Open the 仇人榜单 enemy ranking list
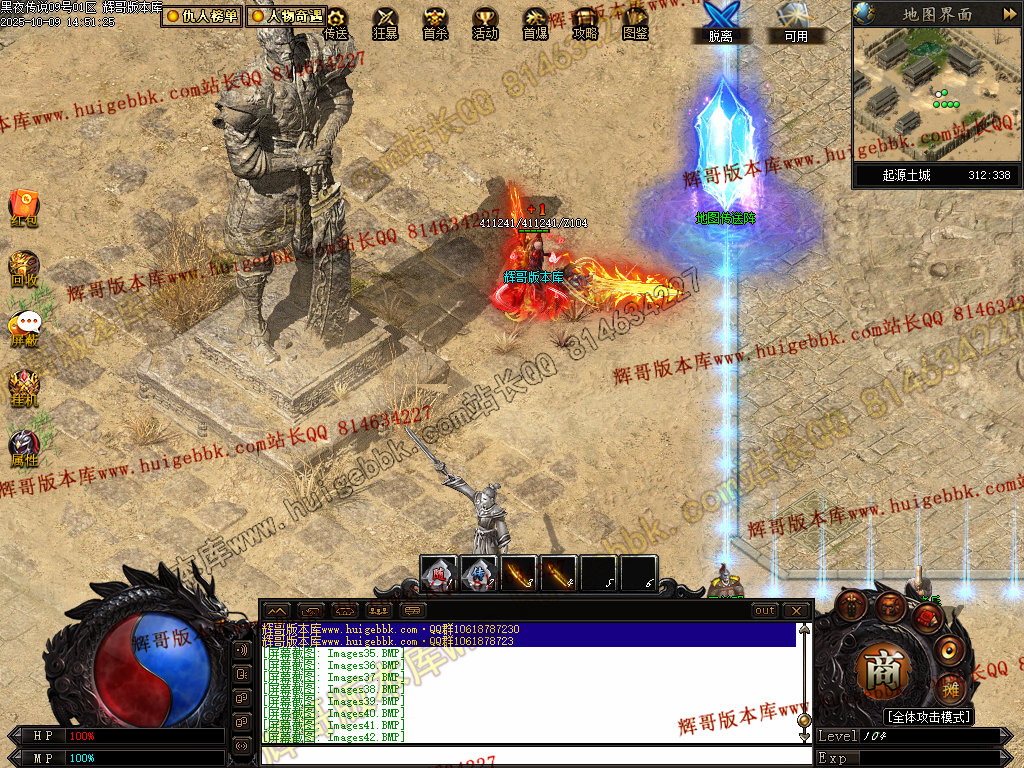Image resolution: width=1024 pixels, height=768 pixels. [x=202, y=16]
